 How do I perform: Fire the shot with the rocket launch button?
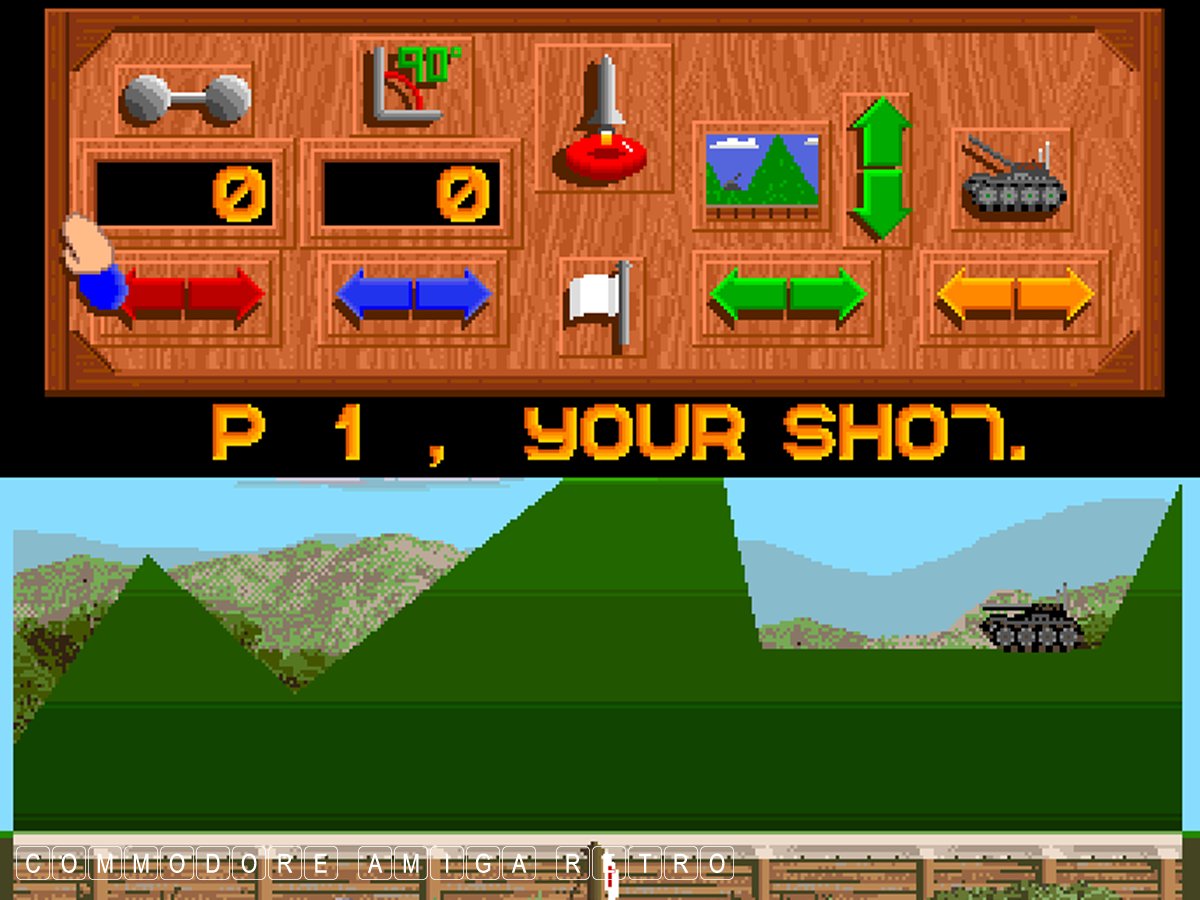pyautogui.click(x=605, y=120)
